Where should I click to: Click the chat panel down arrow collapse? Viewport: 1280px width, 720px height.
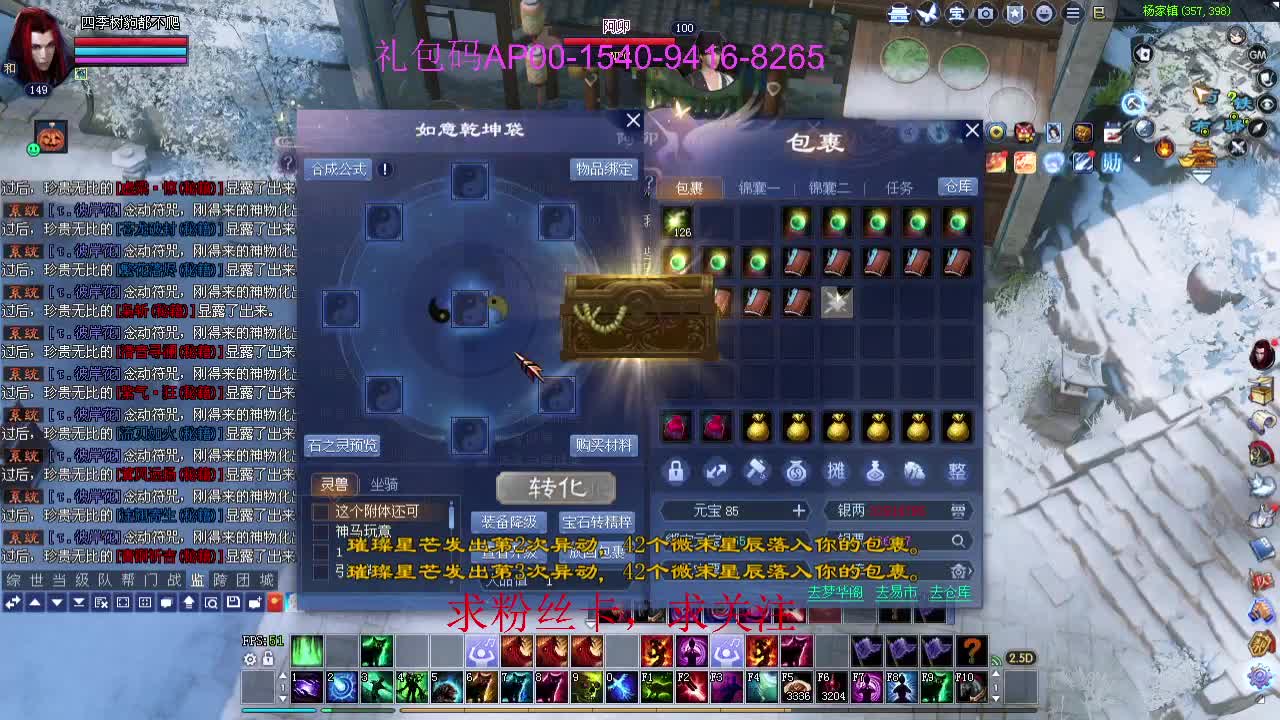tap(56, 603)
